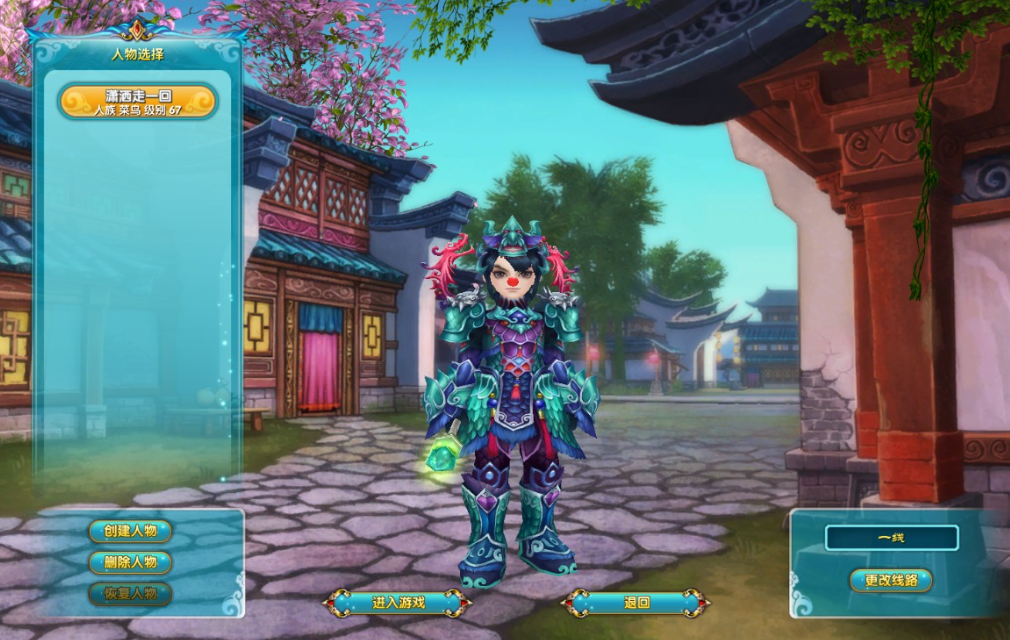Click the 创建人物 button
Viewport: 1010px width, 640px height.
tap(130, 531)
